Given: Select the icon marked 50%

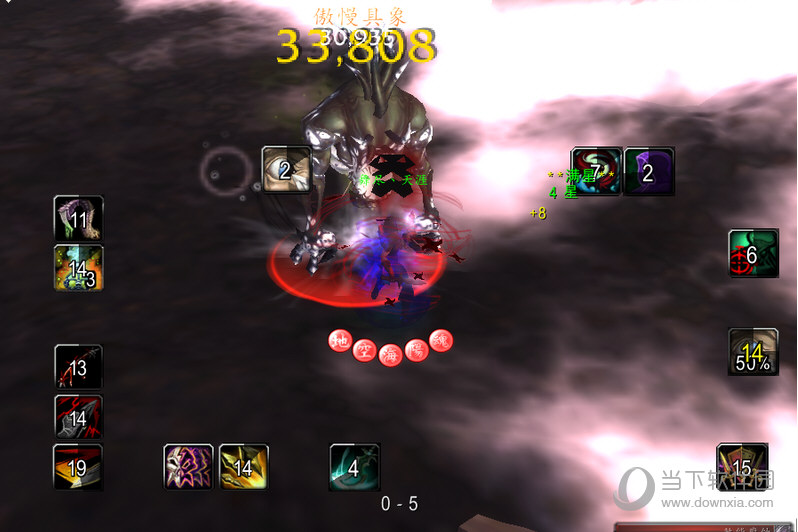Looking at the screenshot, I should (753, 352).
